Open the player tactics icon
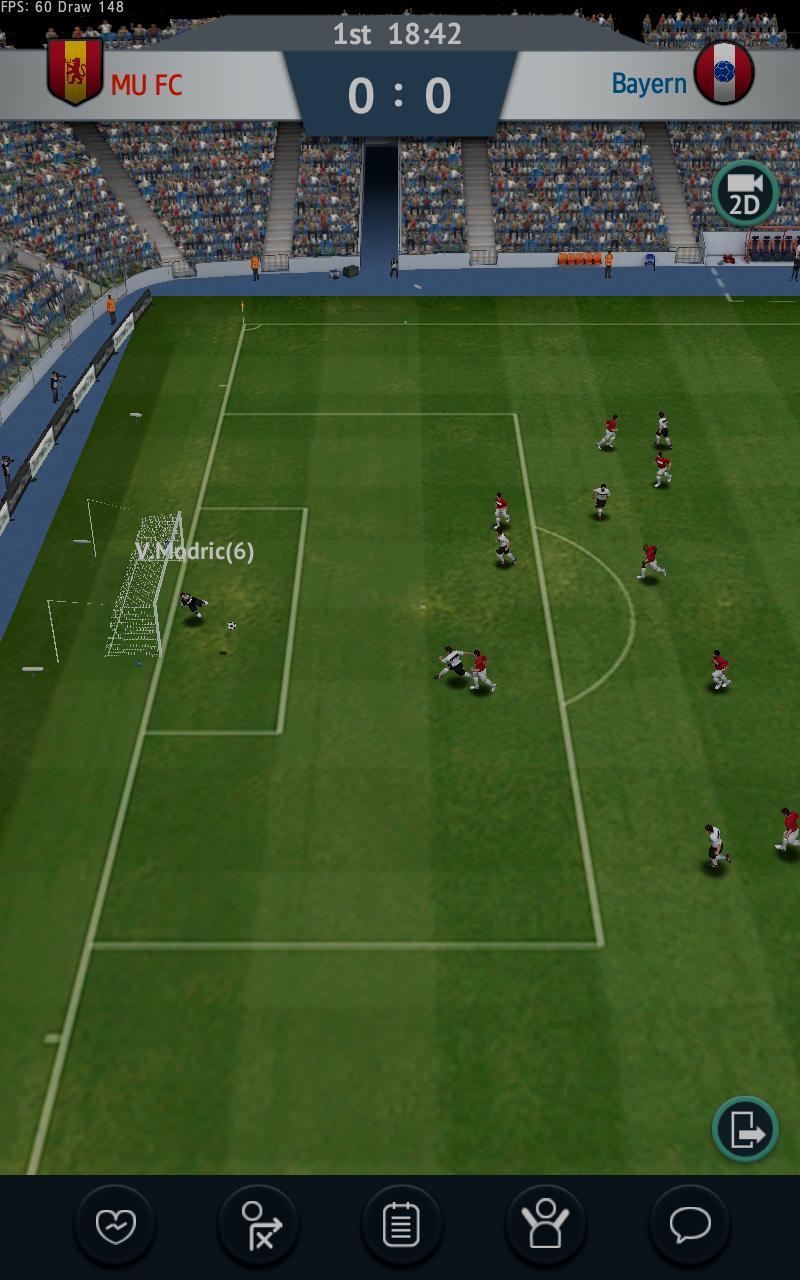 pos(259,1225)
